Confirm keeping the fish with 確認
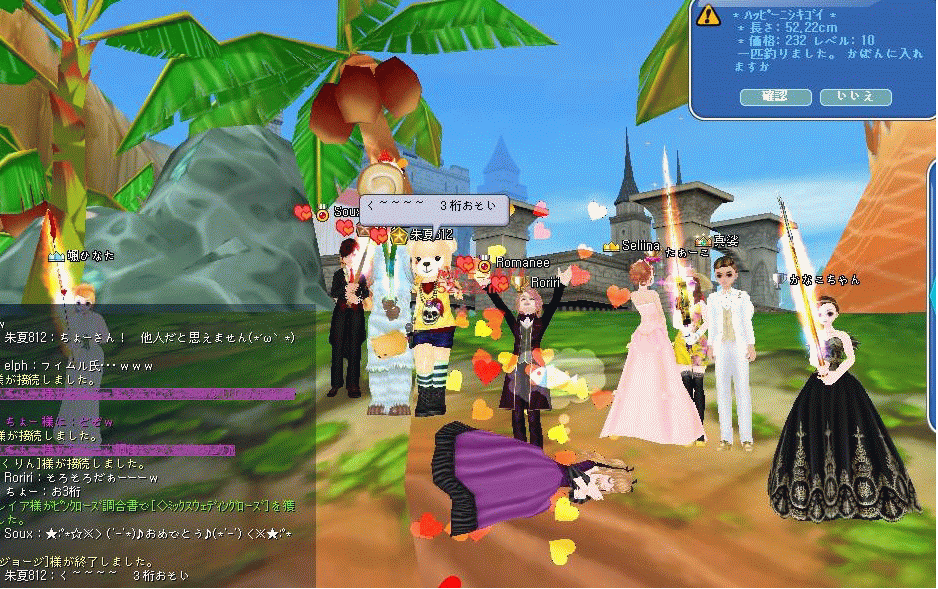938x589 pixels. 775,97
